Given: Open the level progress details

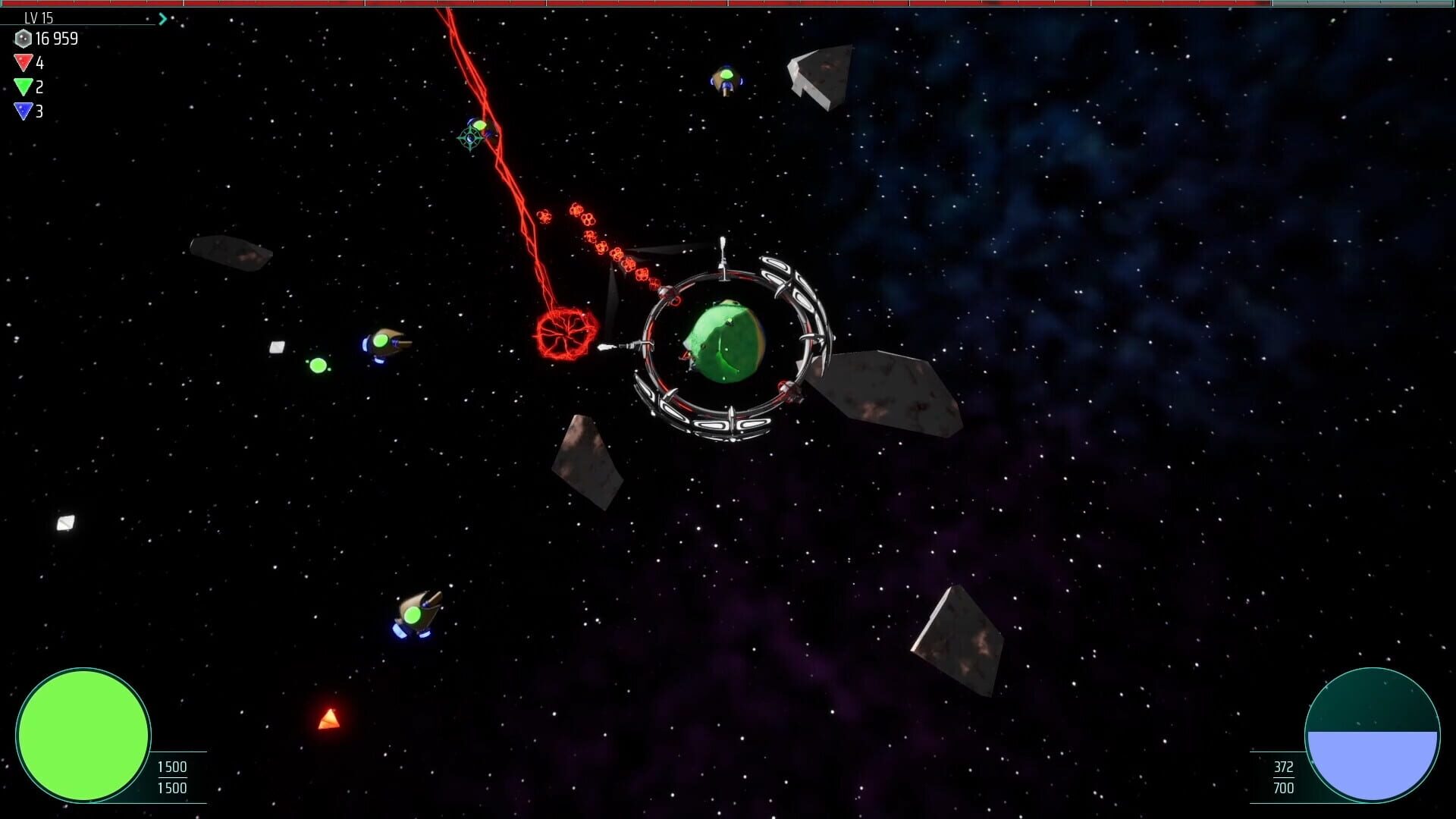Looking at the screenshot, I should [163, 18].
